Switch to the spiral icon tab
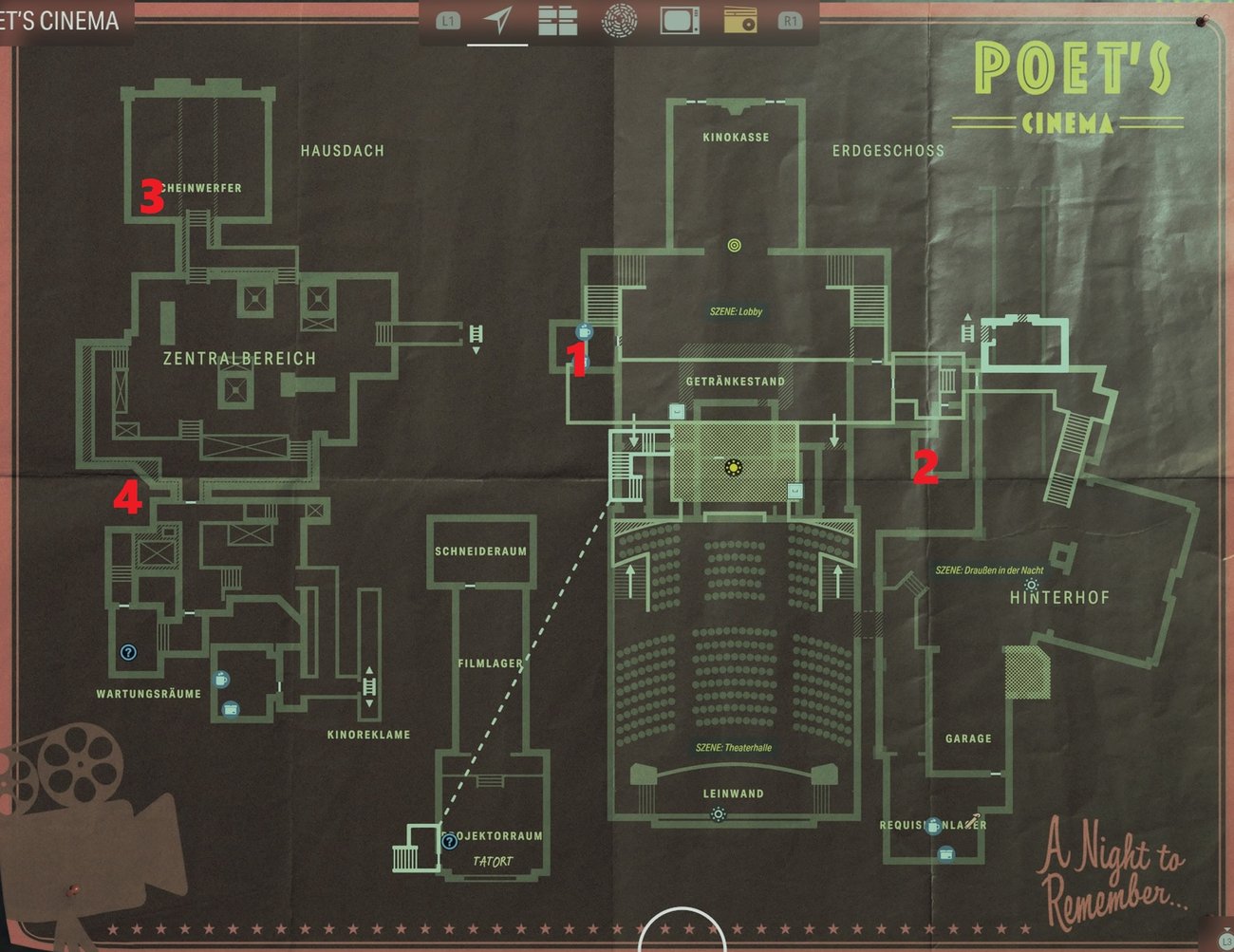Image resolution: width=1234 pixels, height=952 pixels. click(619, 20)
